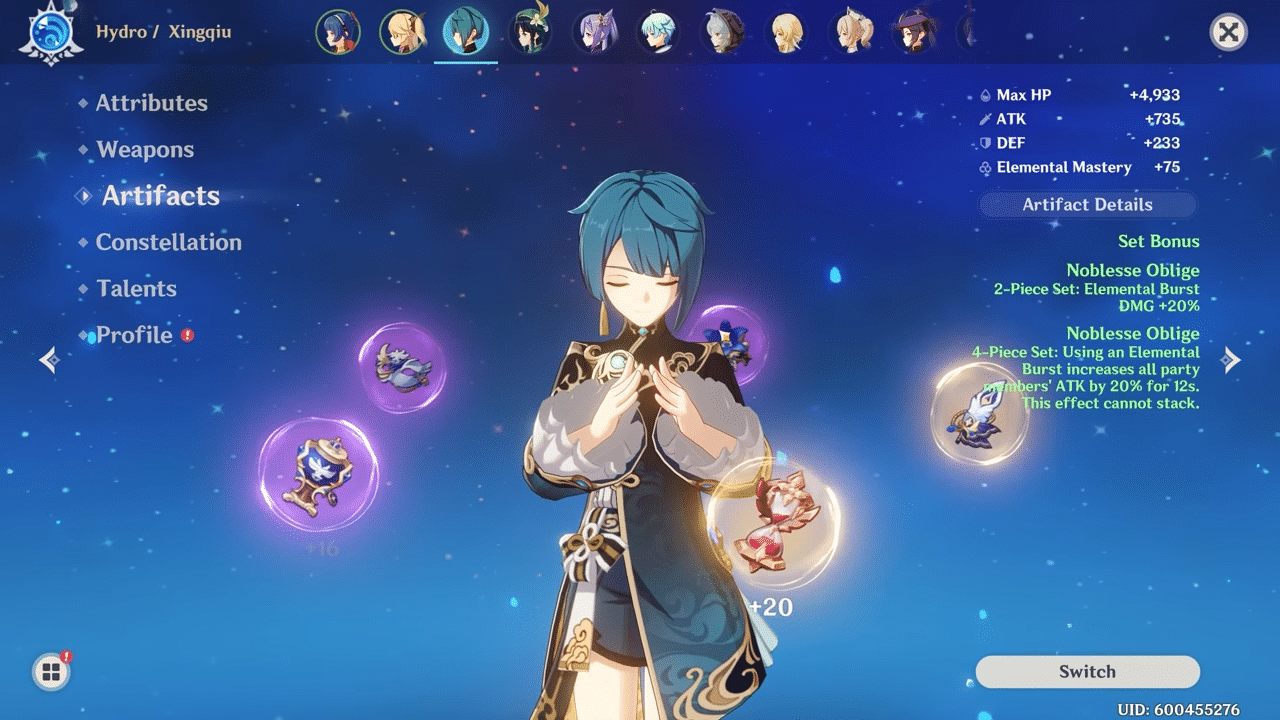Open the Attributes menu entry
This screenshot has height=720, width=1280.
[151, 103]
